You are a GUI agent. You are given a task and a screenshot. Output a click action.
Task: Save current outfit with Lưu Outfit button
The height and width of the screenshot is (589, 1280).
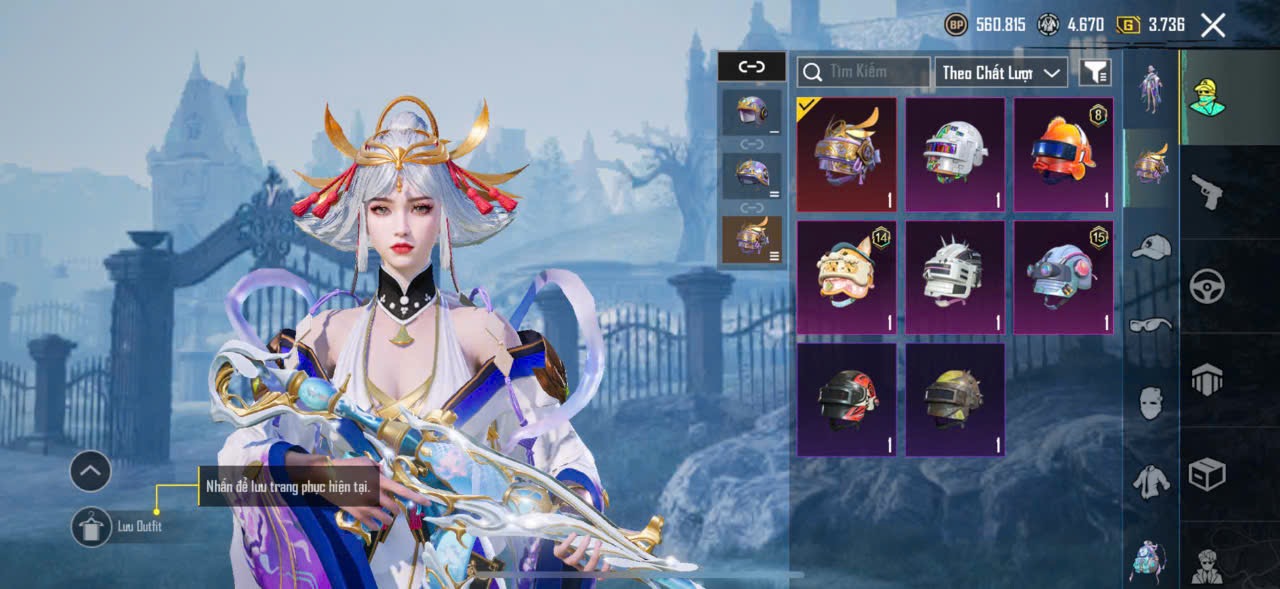(92, 526)
